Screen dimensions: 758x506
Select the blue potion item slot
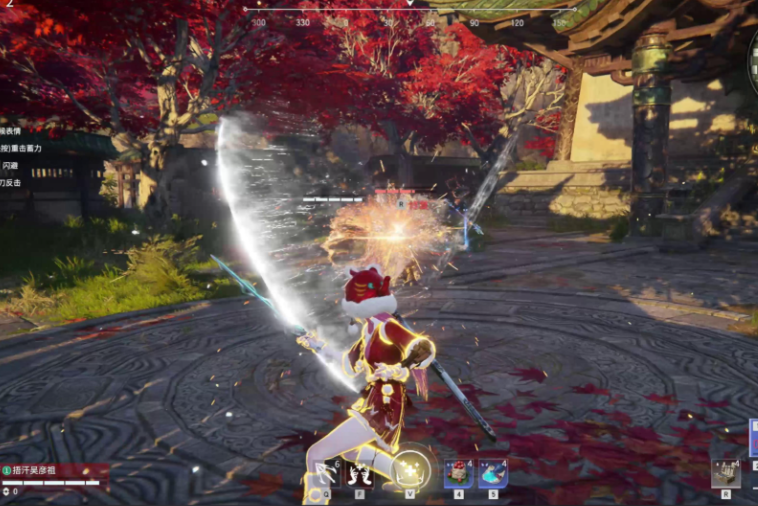coord(493,473)
